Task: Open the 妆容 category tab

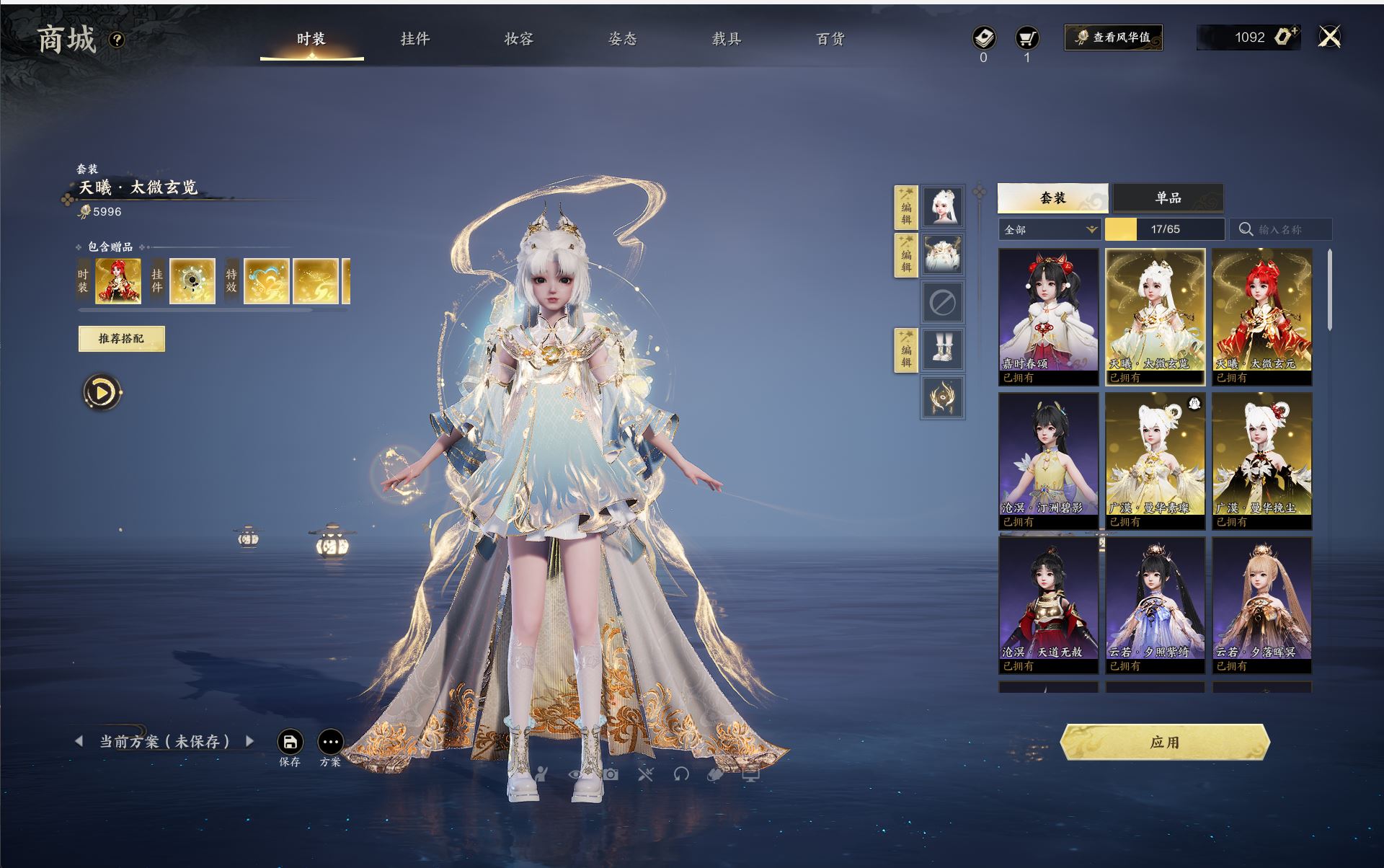Action: 518,39
